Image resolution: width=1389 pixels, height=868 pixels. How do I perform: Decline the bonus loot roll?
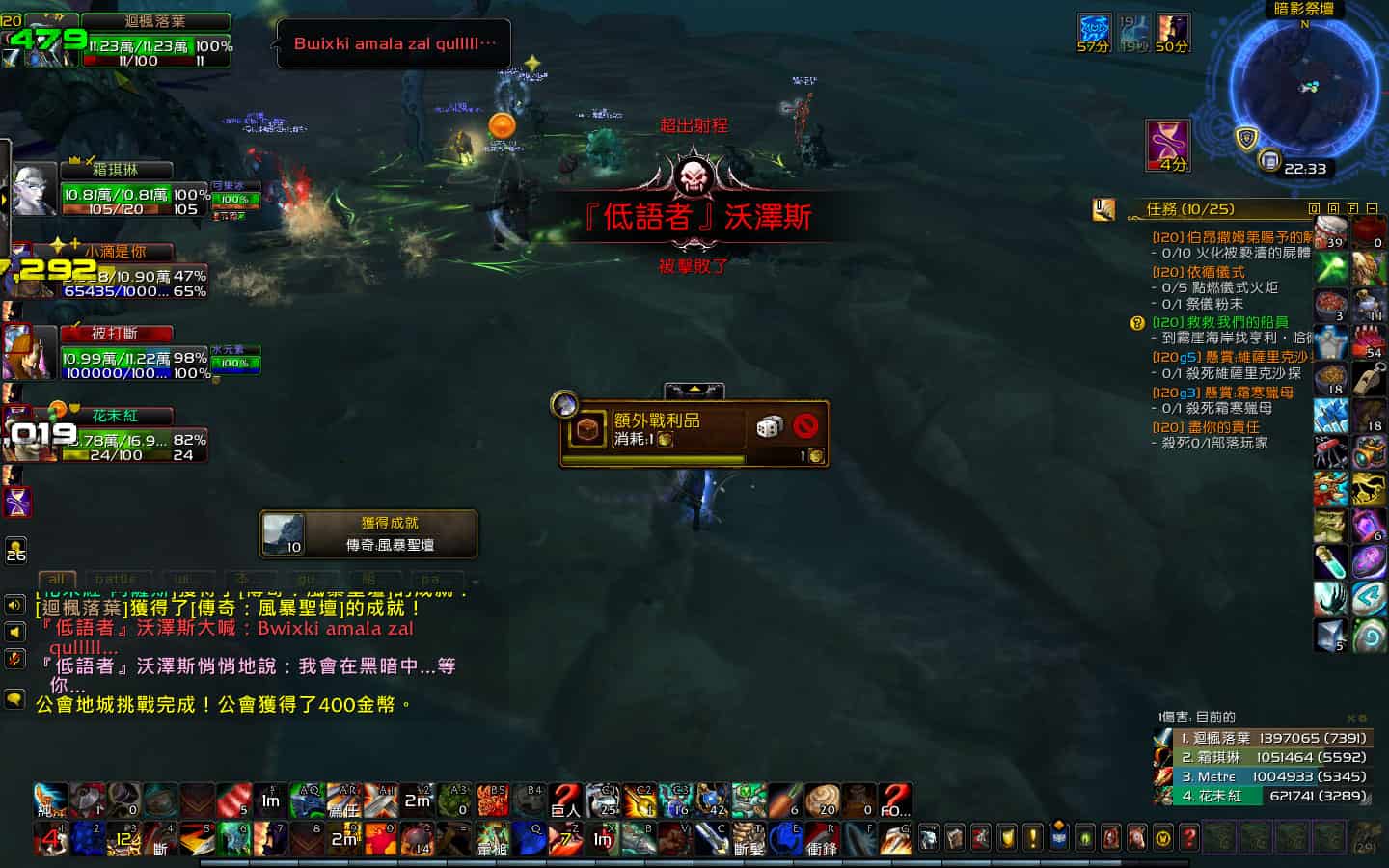pyautogui.click(x=805, y=426)
